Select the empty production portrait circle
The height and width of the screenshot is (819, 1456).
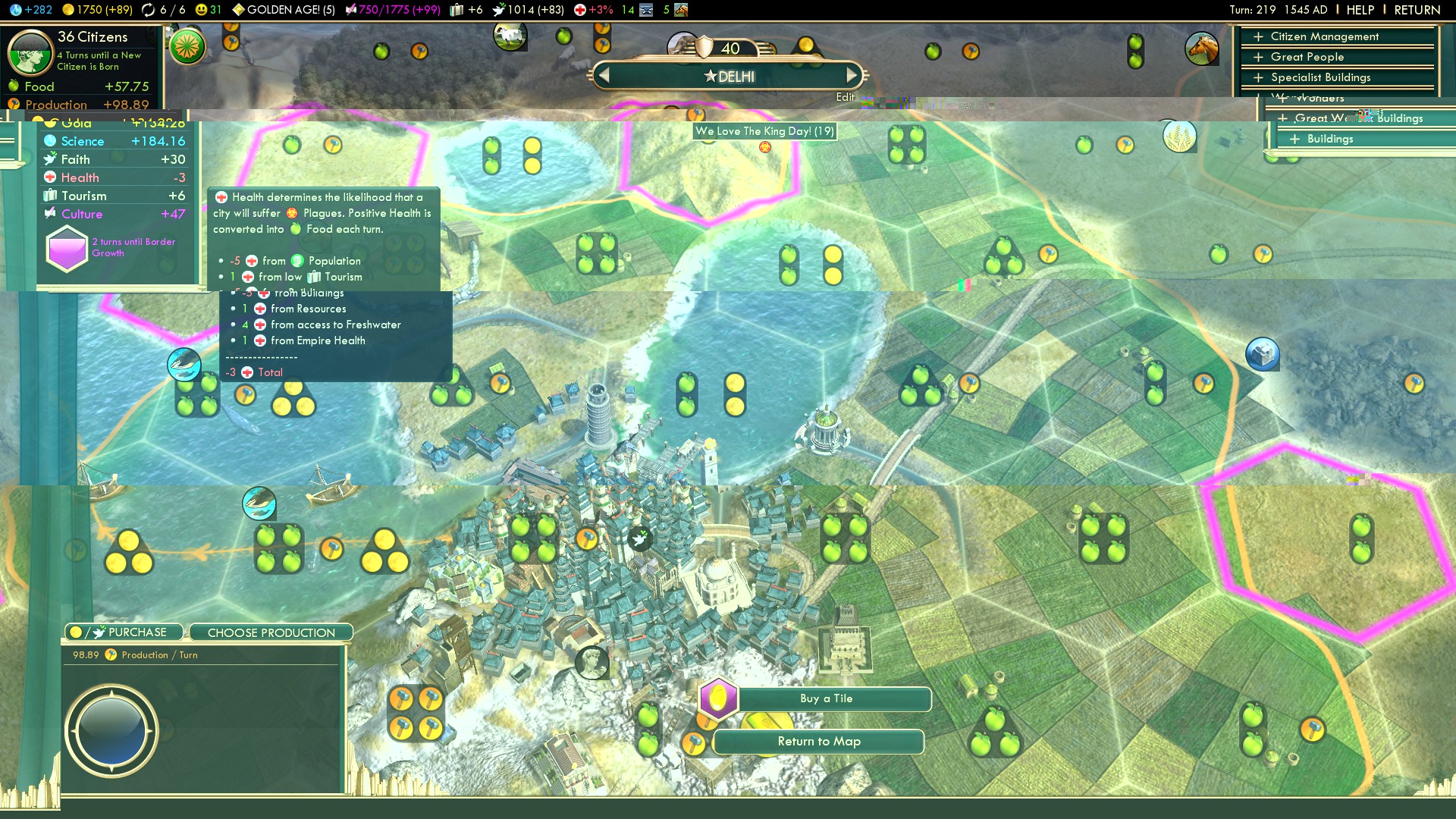click(x=111, y=730)
